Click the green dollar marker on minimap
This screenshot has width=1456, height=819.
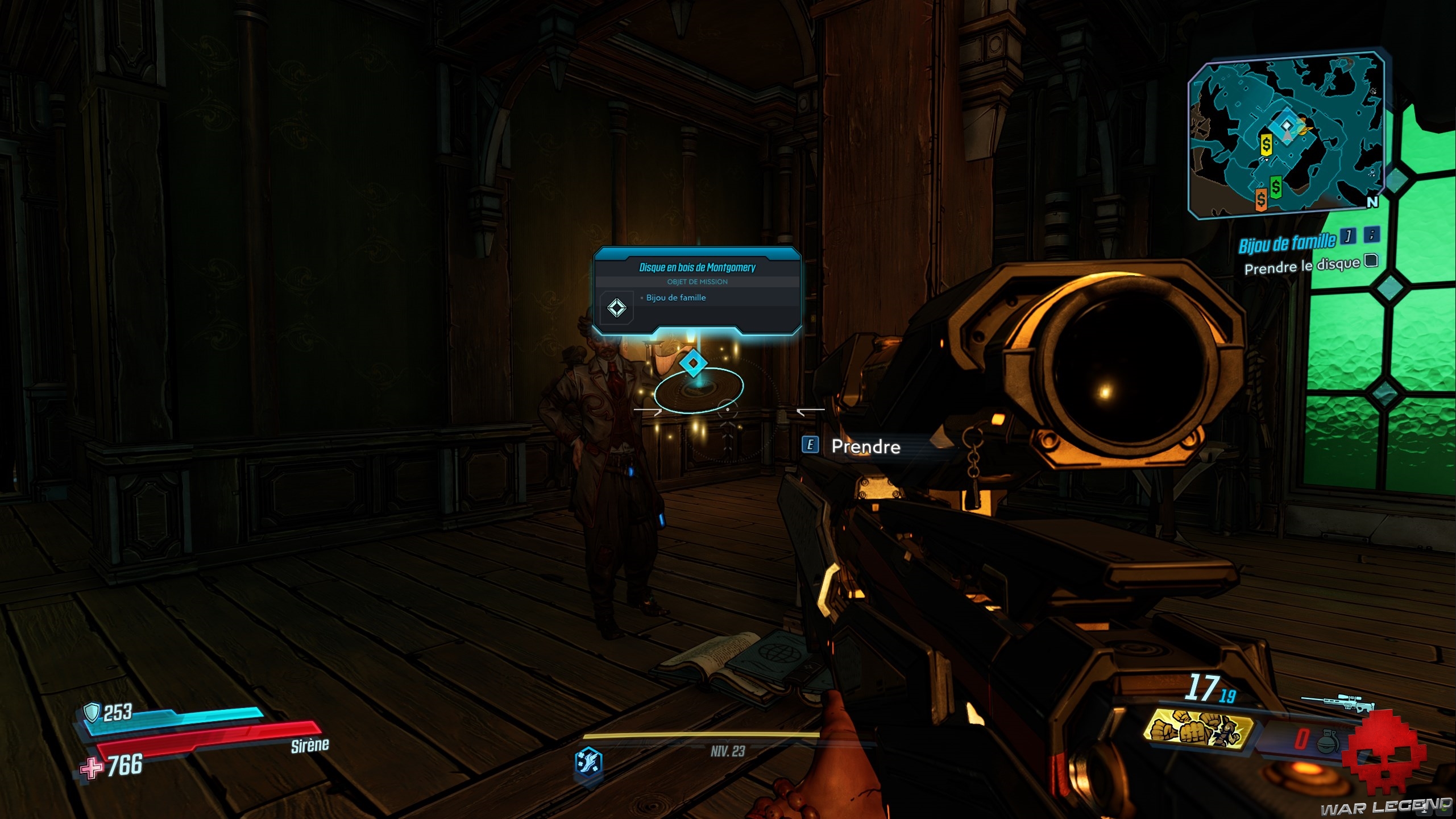point(1276,186)
